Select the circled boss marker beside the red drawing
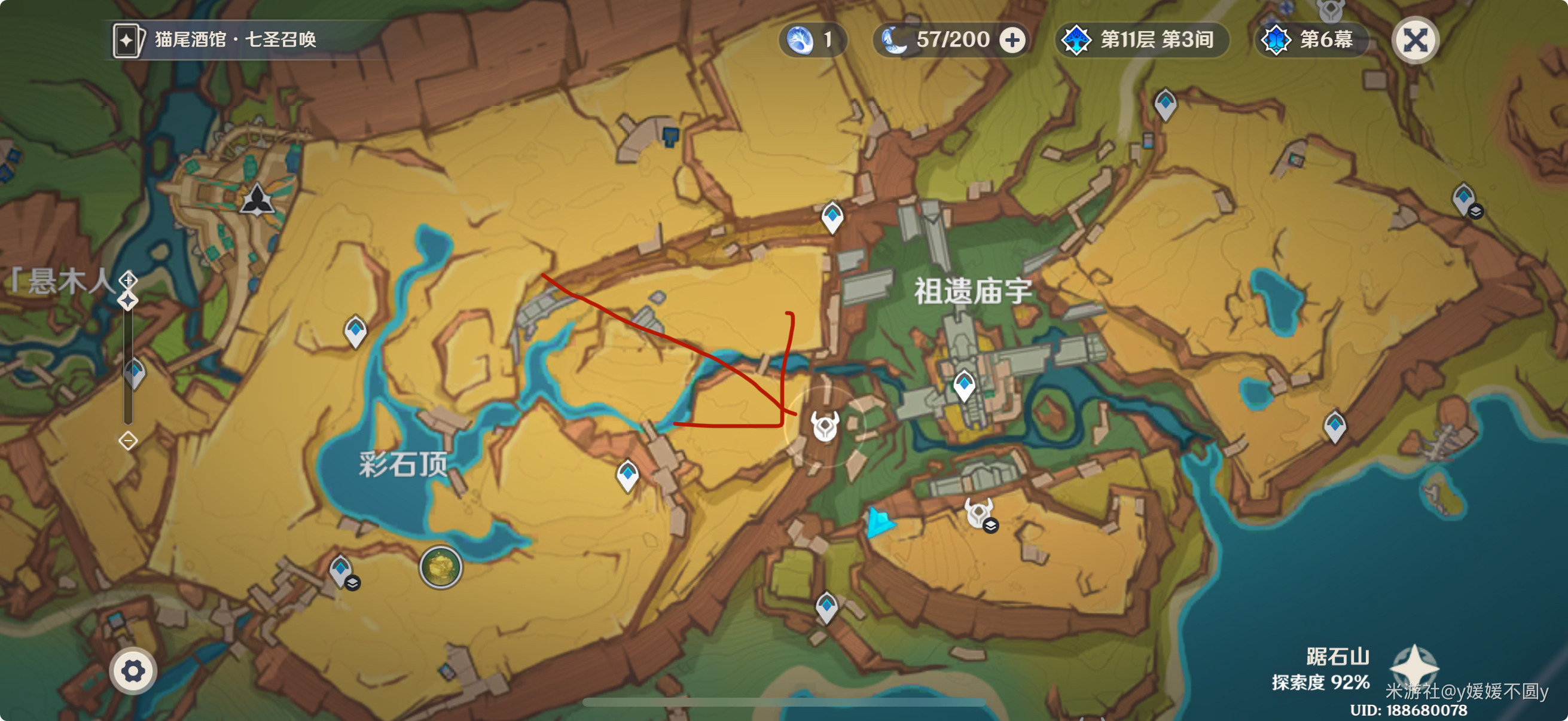Image resolution: width=1568 pixels, height=721 pixels. pyautogui.click(x=825, y=425)
